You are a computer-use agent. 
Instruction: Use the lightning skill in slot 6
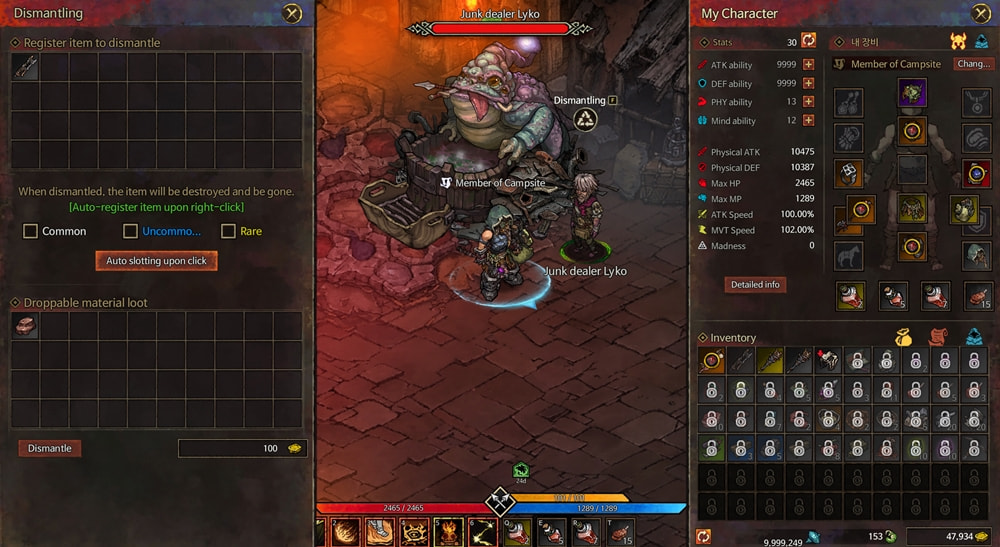coord(484,532)
